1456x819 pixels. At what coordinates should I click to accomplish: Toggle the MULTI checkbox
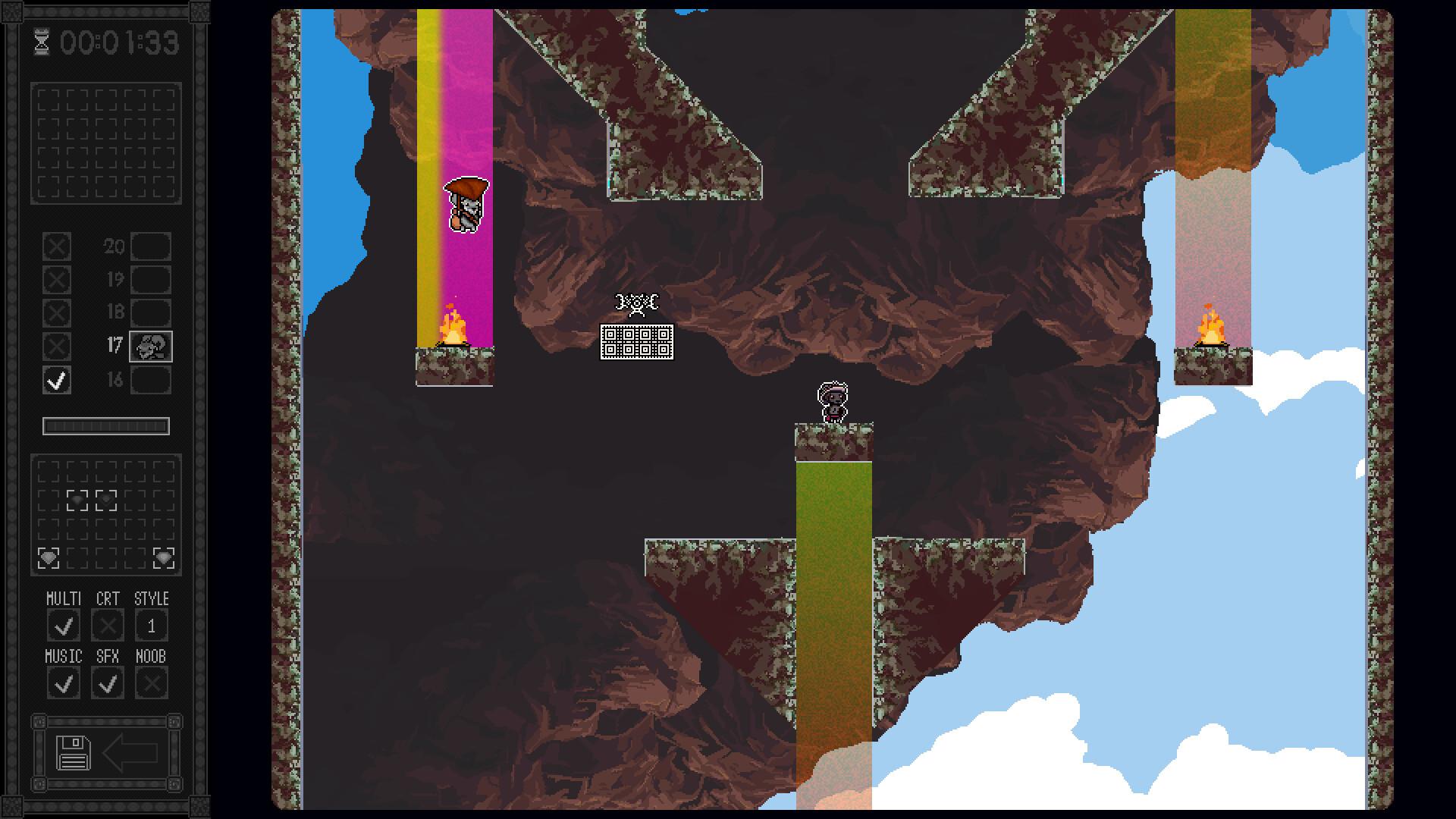64,626
